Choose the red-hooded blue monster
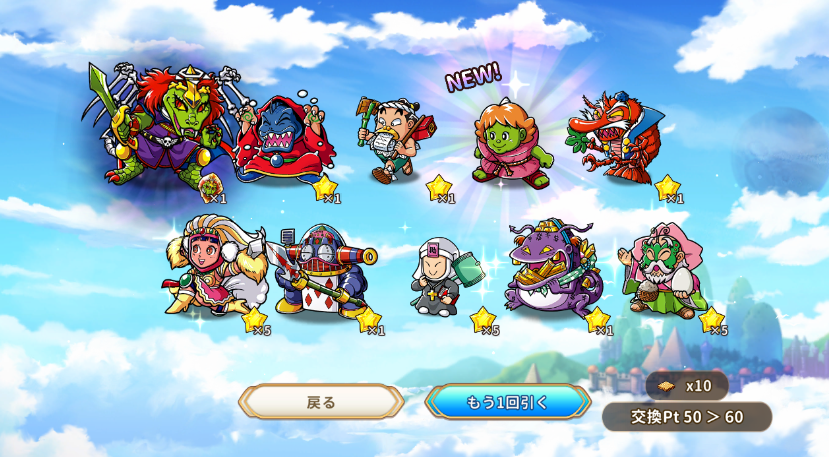The width and height of the screenshot is (829, 457). pyautogui.click(x=273, y=143)
